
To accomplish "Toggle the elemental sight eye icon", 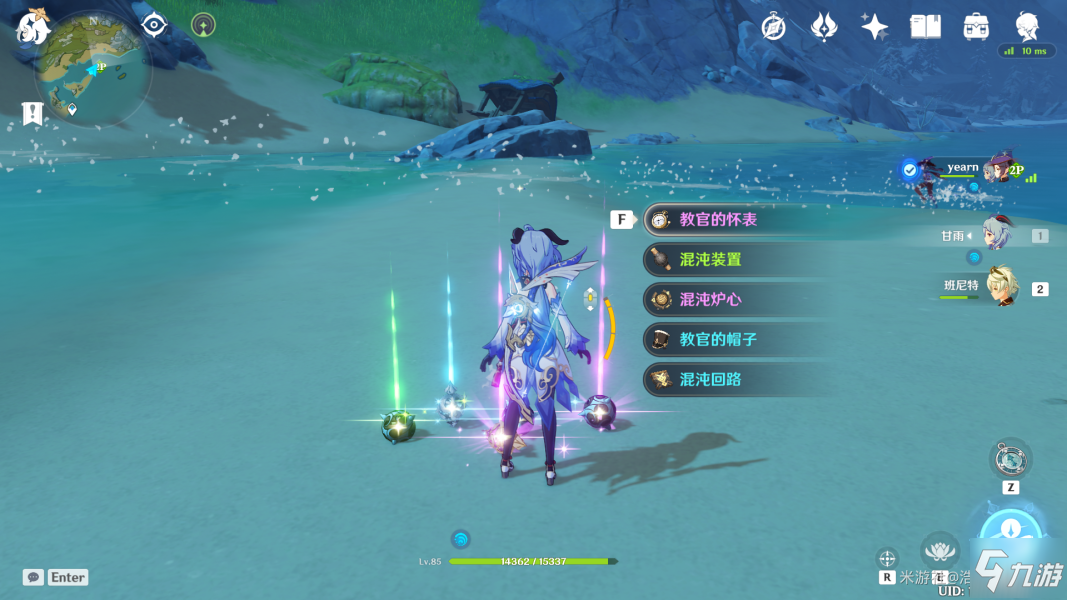I will (x=153, y=25).
